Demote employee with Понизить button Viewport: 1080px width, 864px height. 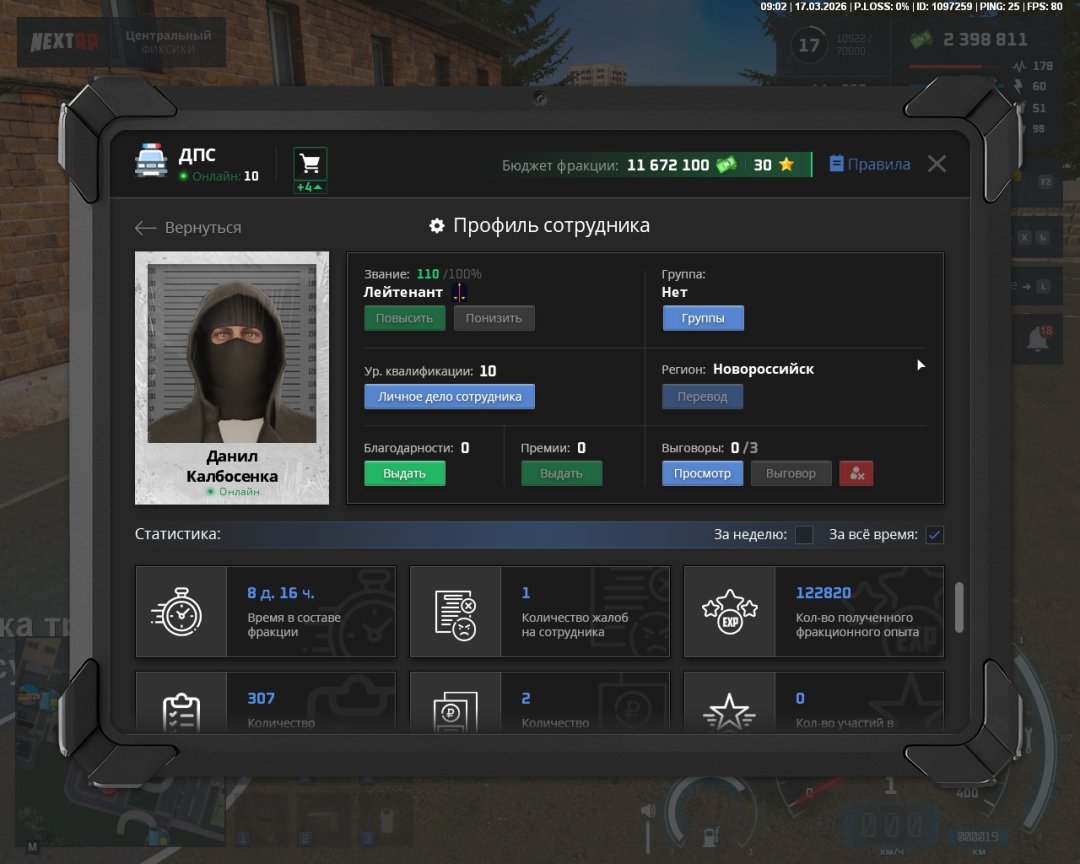[494, 318]
